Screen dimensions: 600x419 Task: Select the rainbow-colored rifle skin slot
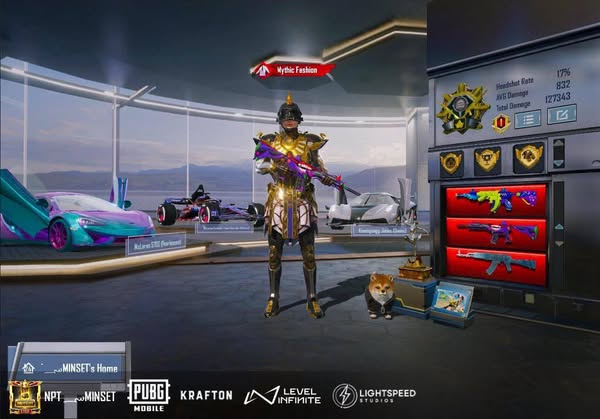496,198
